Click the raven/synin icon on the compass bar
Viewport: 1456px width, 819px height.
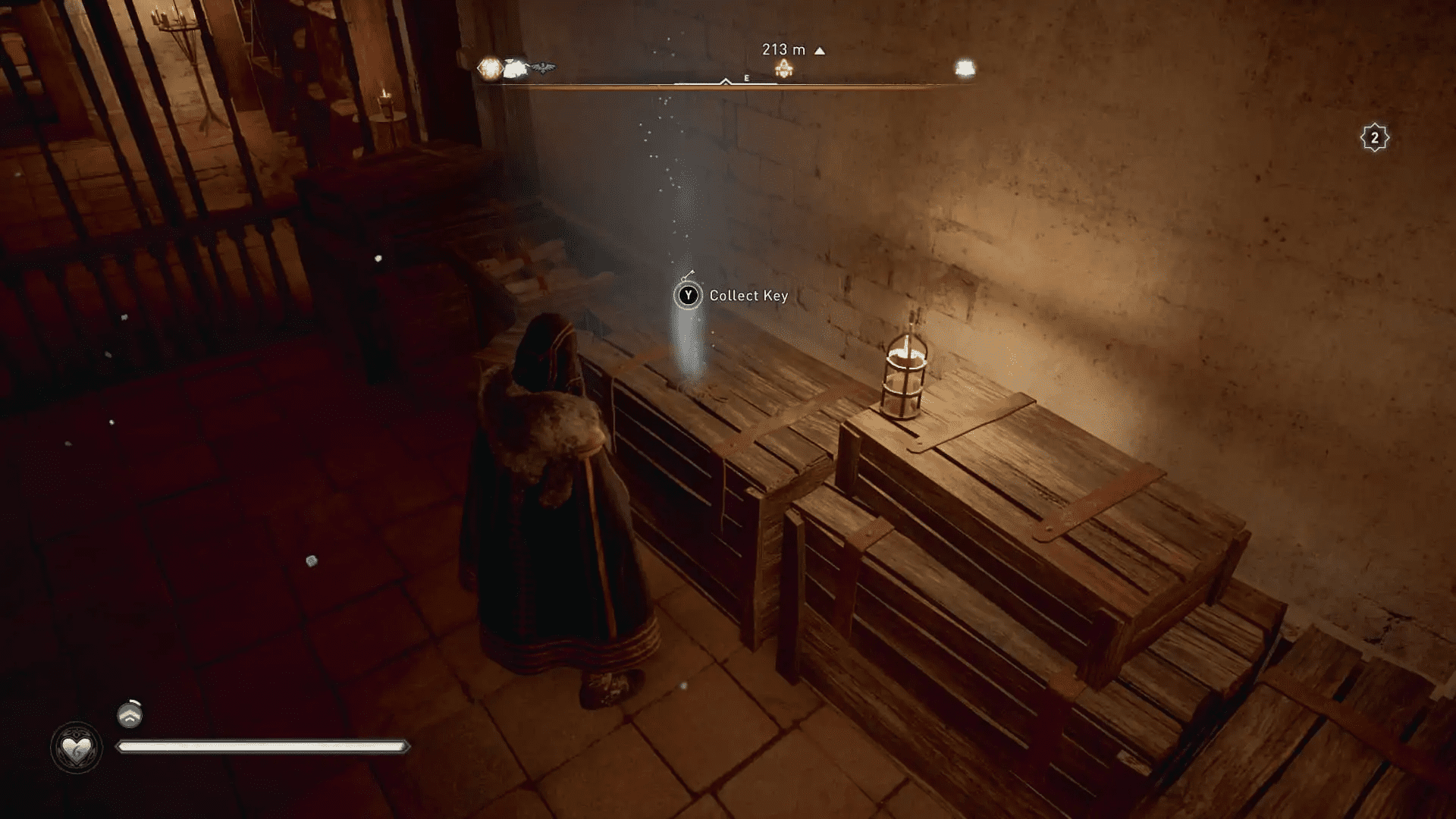click(542, 67)
